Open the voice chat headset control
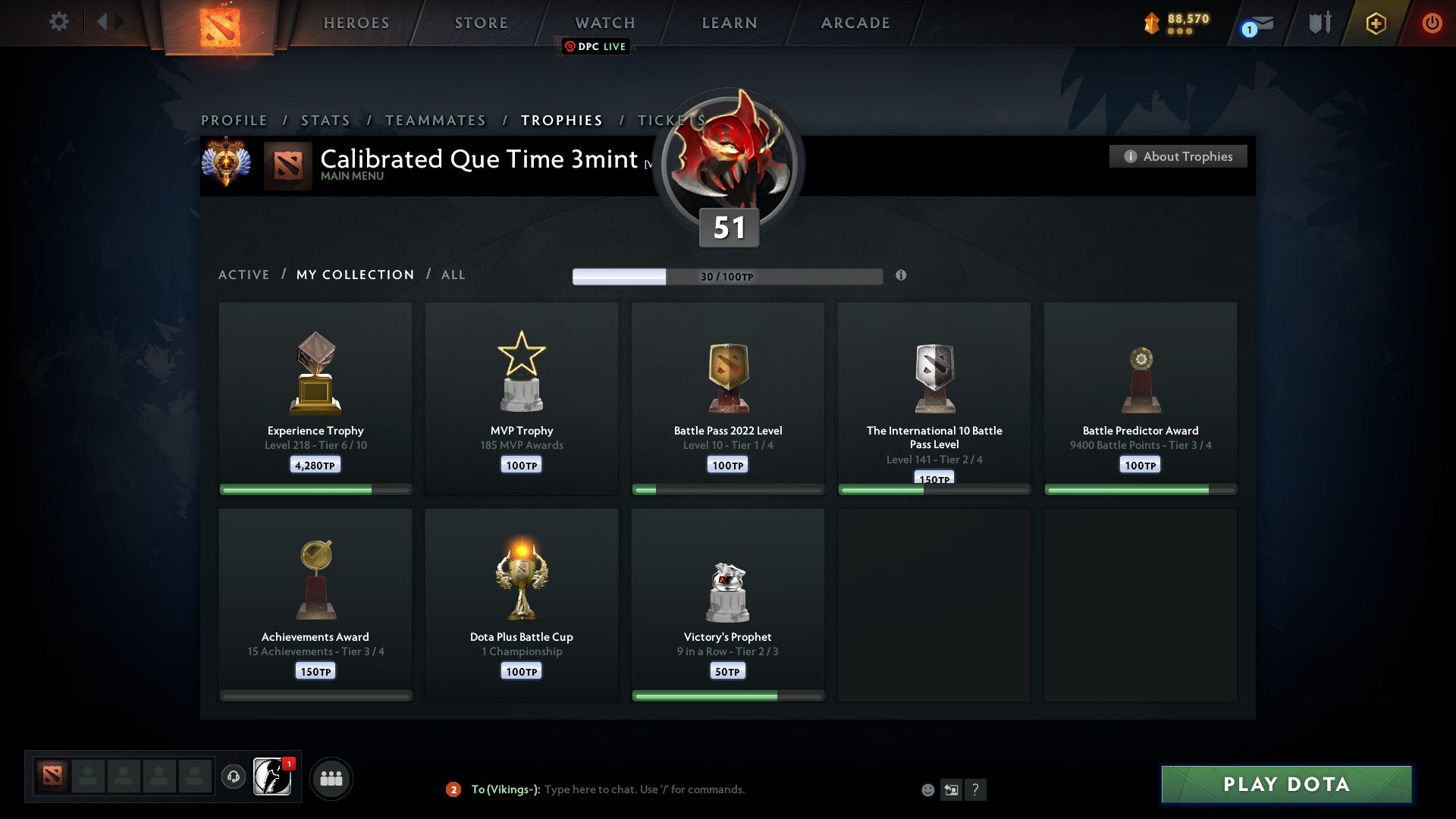Image resolution: width=1456 pixels, height=819 pixels. 235,777
